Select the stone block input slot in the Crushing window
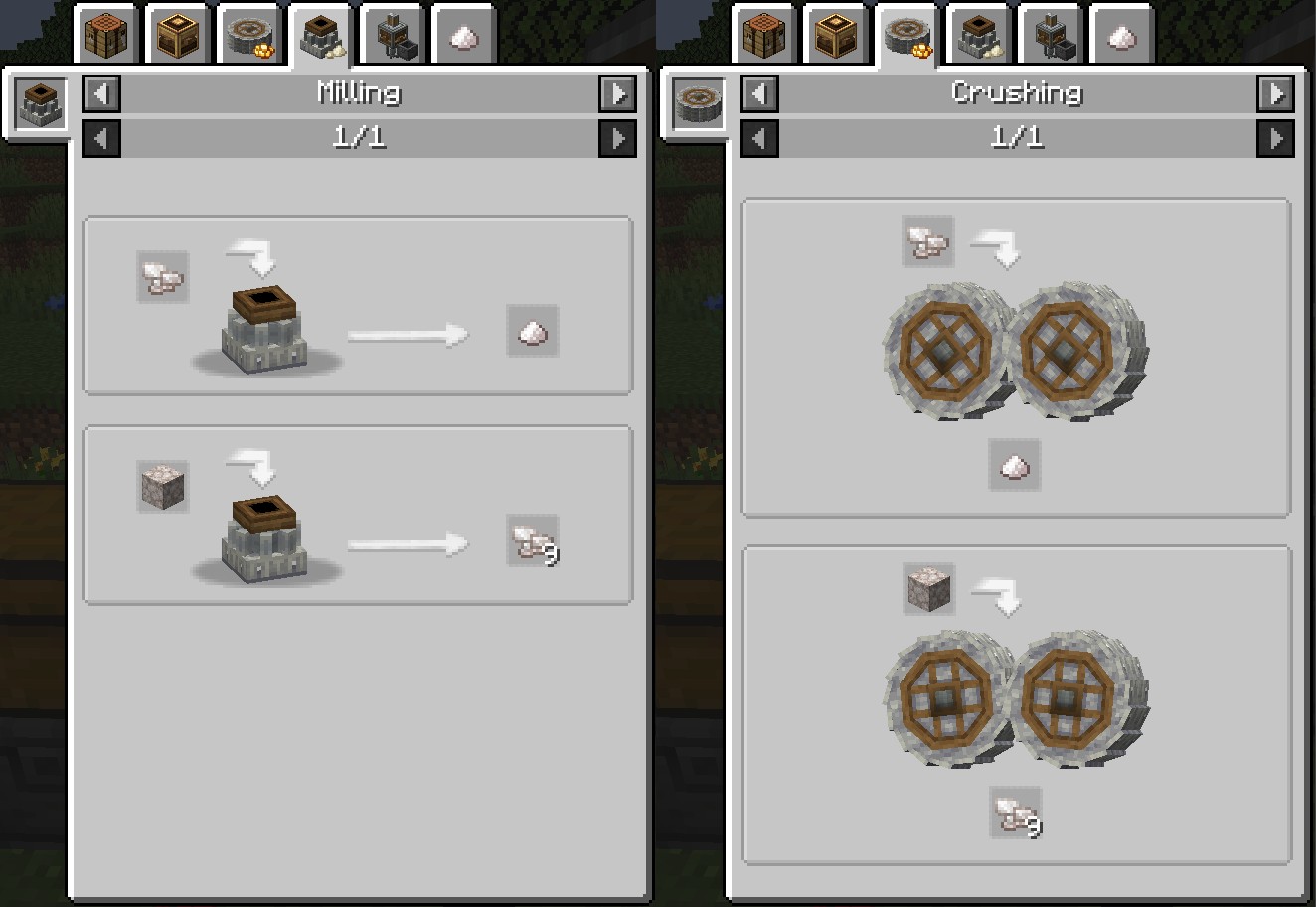Image resolution: width=1316 pixels, height=907 pixels. (929, 589)
